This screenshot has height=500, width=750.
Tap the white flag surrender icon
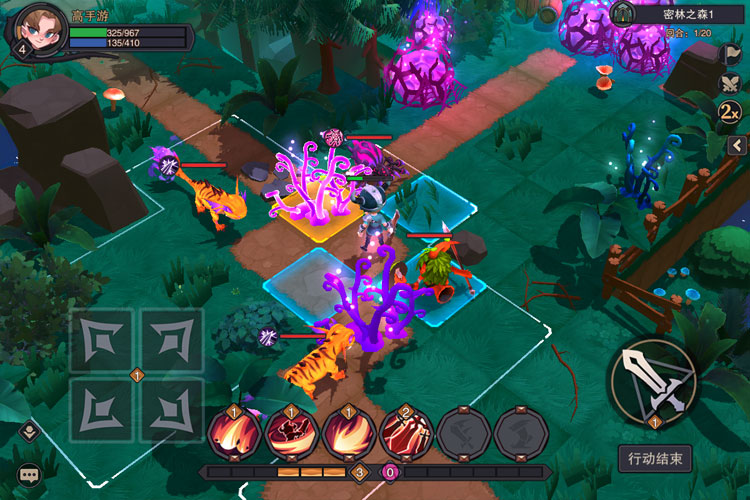point(731,53)
